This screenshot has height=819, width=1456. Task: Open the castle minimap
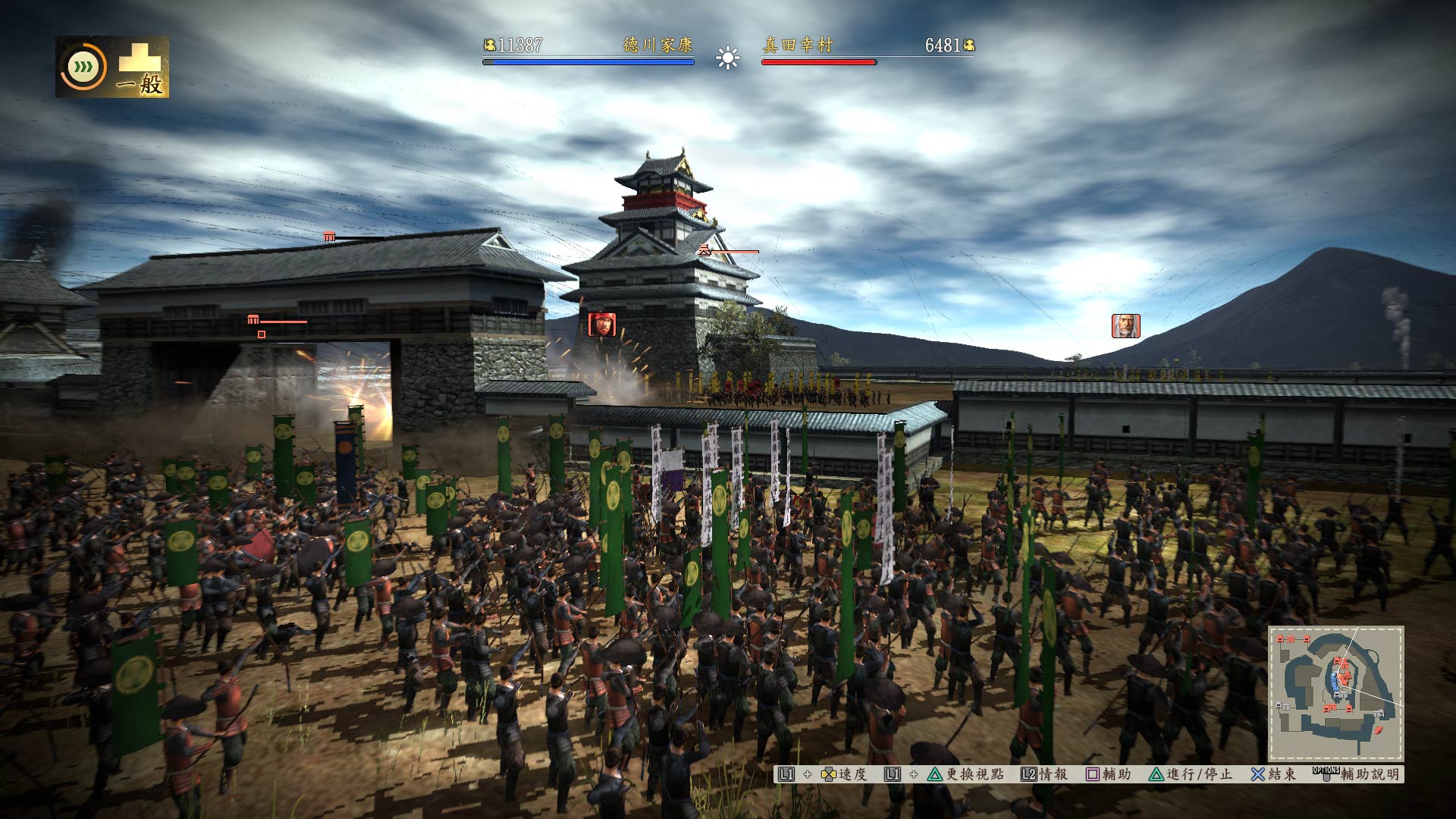click(x=1336, y=693)
